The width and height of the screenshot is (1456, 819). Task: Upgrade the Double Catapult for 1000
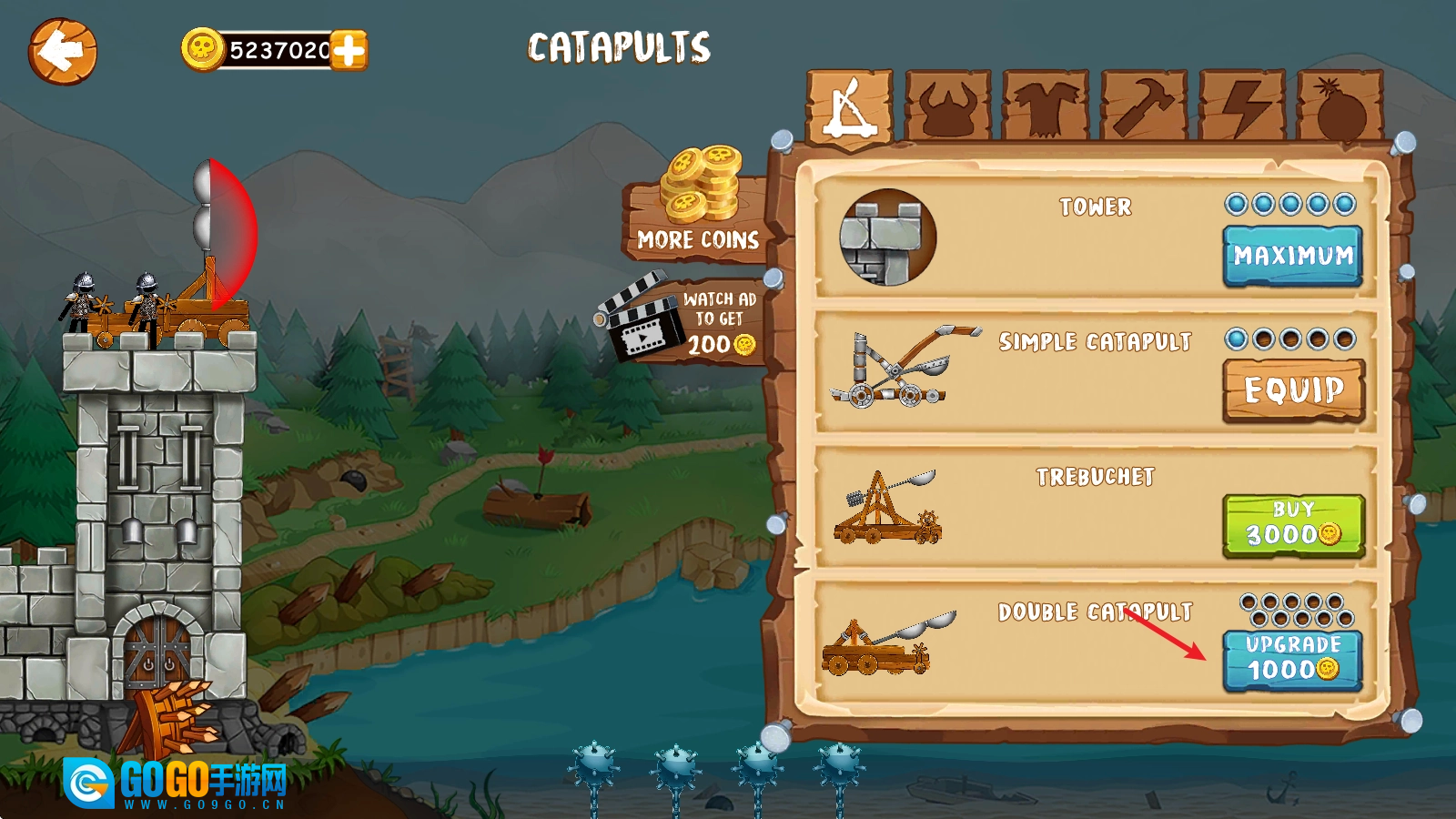coord(1293,660)
